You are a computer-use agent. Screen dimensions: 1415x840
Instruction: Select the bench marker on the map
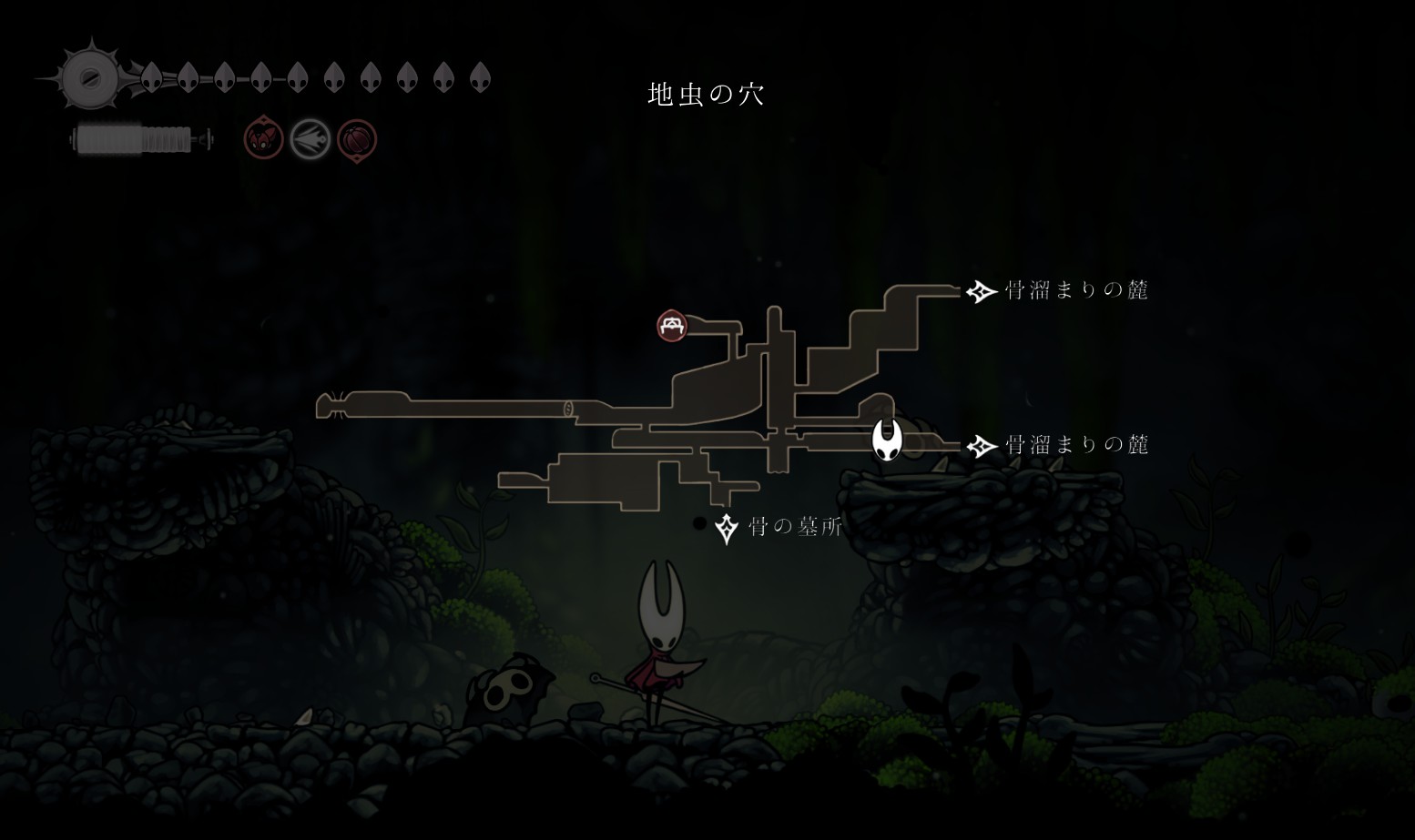click(x=672, y=325)
